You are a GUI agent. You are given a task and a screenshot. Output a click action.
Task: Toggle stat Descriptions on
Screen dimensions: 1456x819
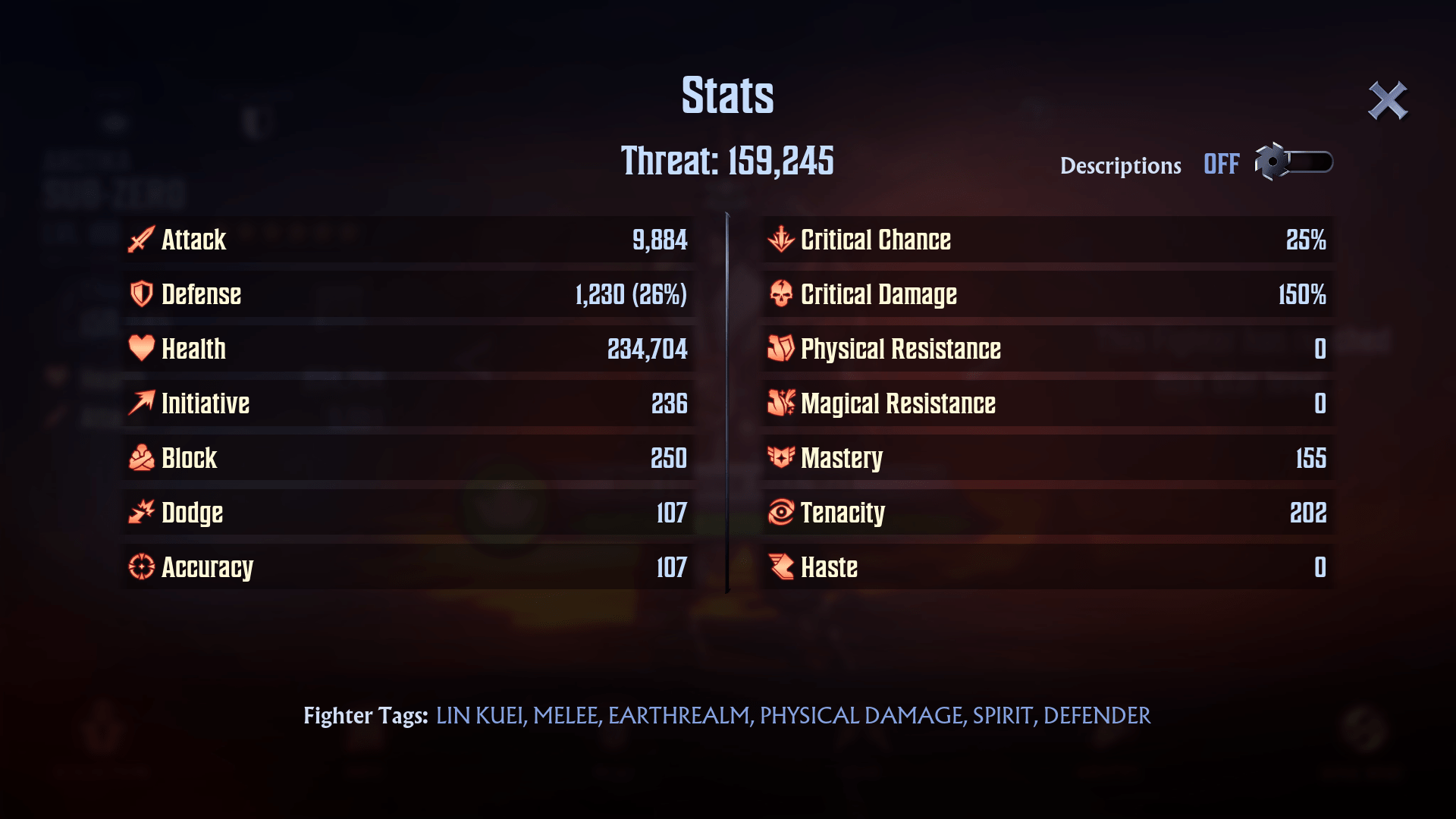(1294, 162)
